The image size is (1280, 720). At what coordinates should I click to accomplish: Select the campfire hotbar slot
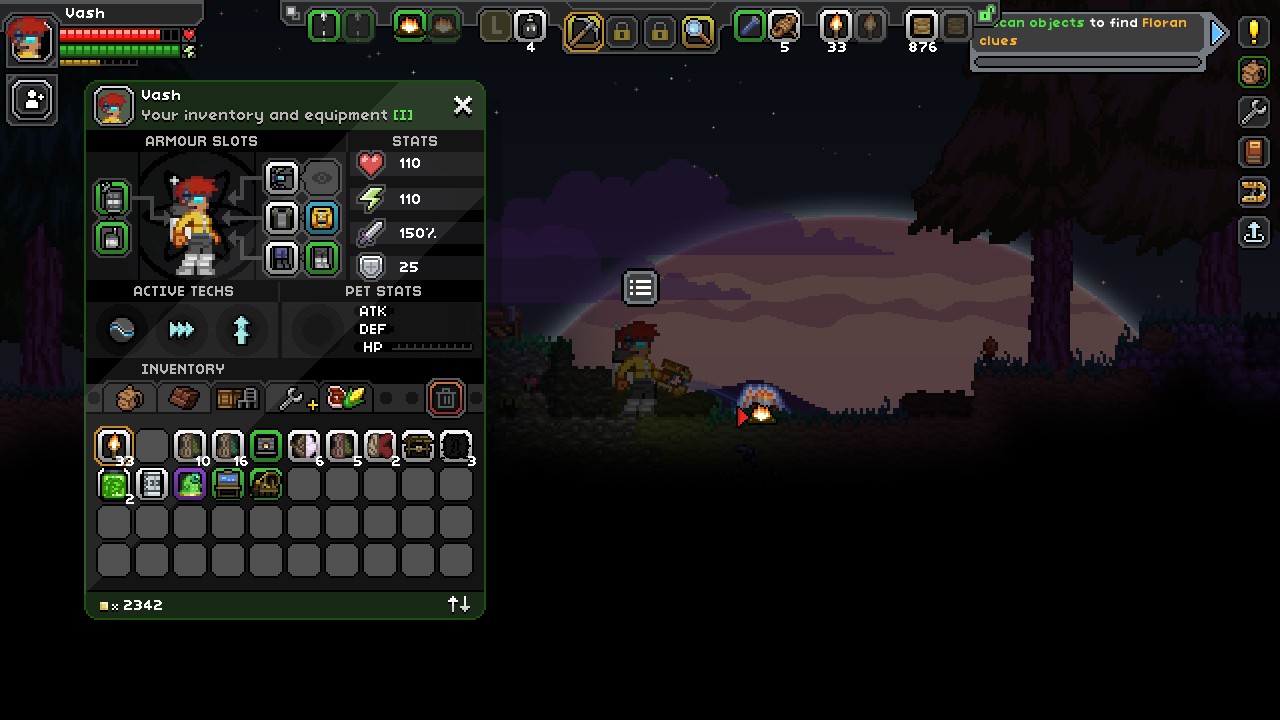coord(409,26)
